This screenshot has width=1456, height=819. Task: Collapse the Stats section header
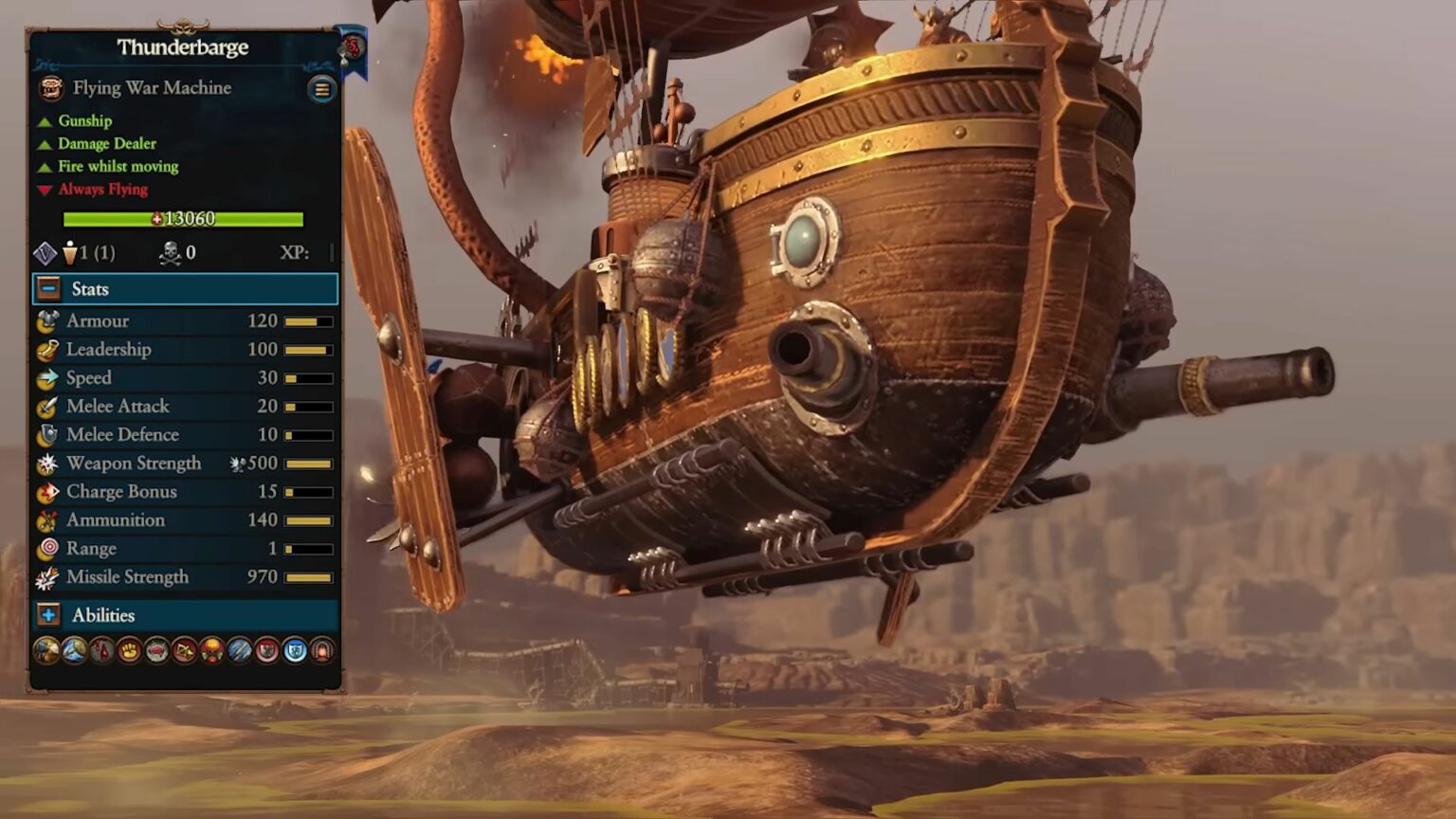coord(49,289)
